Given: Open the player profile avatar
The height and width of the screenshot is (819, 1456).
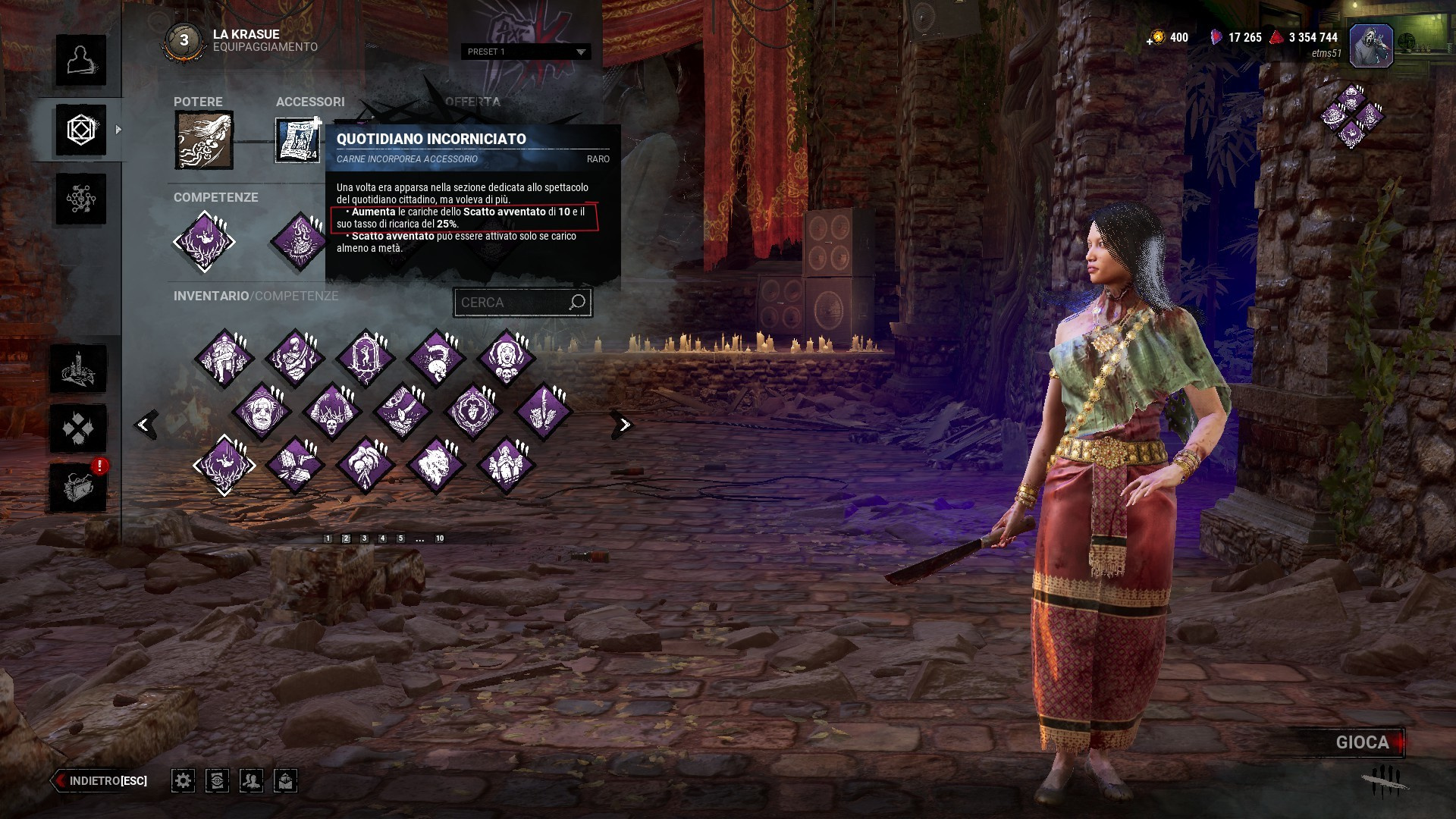Looking at the screenshot, I should click(1370, 45).
